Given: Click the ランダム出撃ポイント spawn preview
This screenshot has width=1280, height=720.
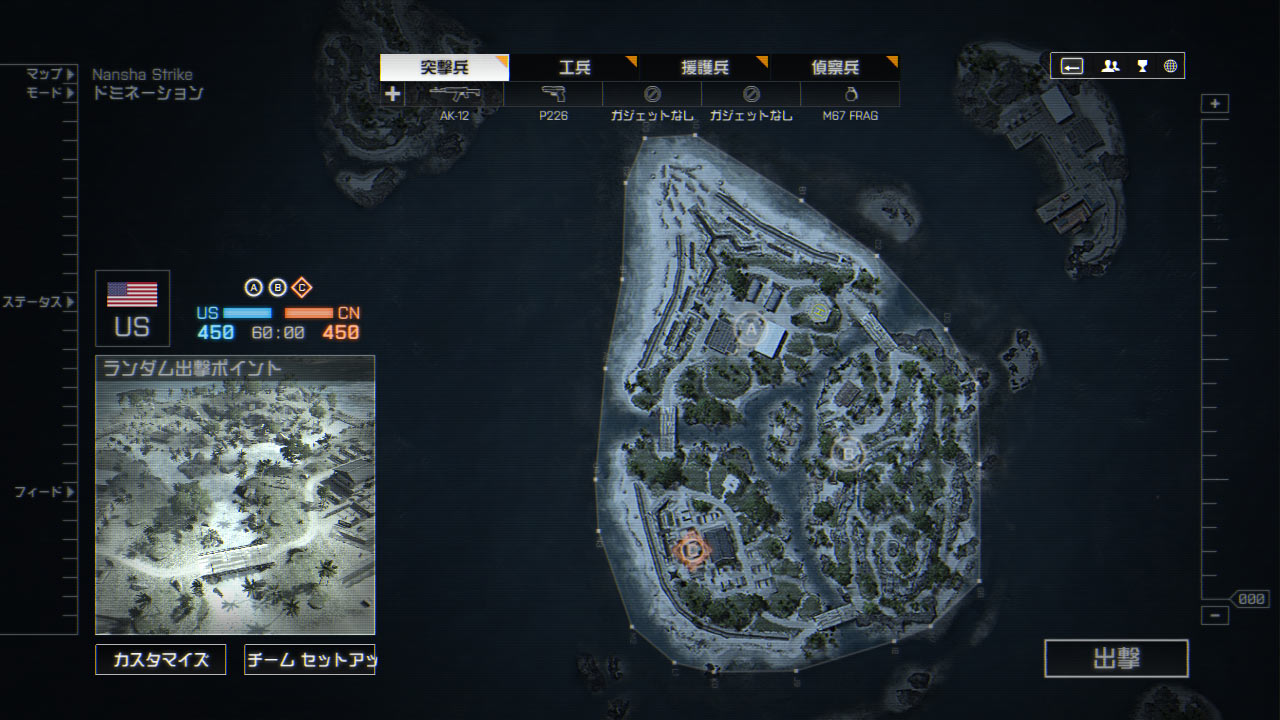Looking at the screenshot, I should click(235, 495).
